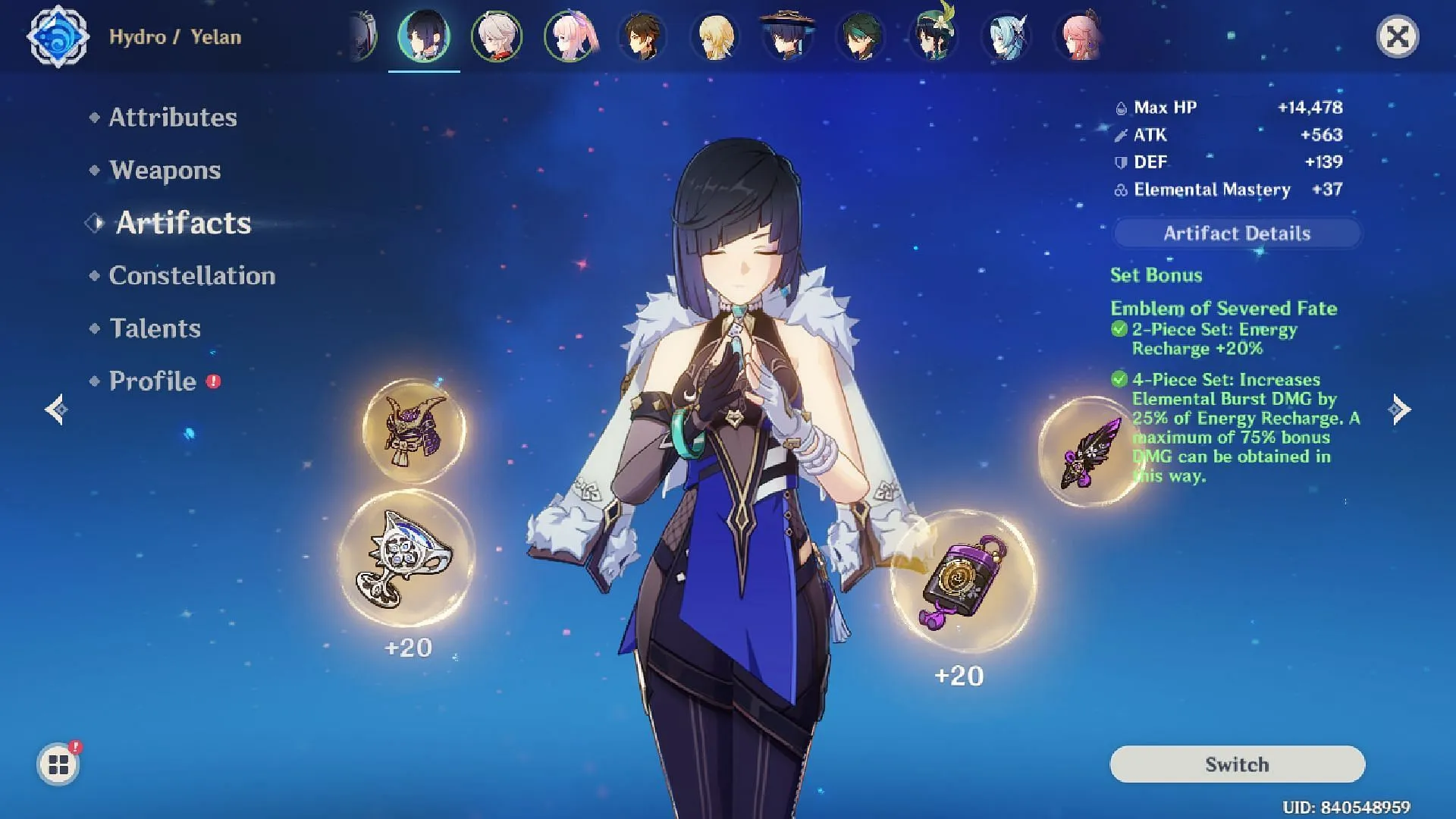
Task: Choose the purple inro sands artifact
Action: [962, 581]
